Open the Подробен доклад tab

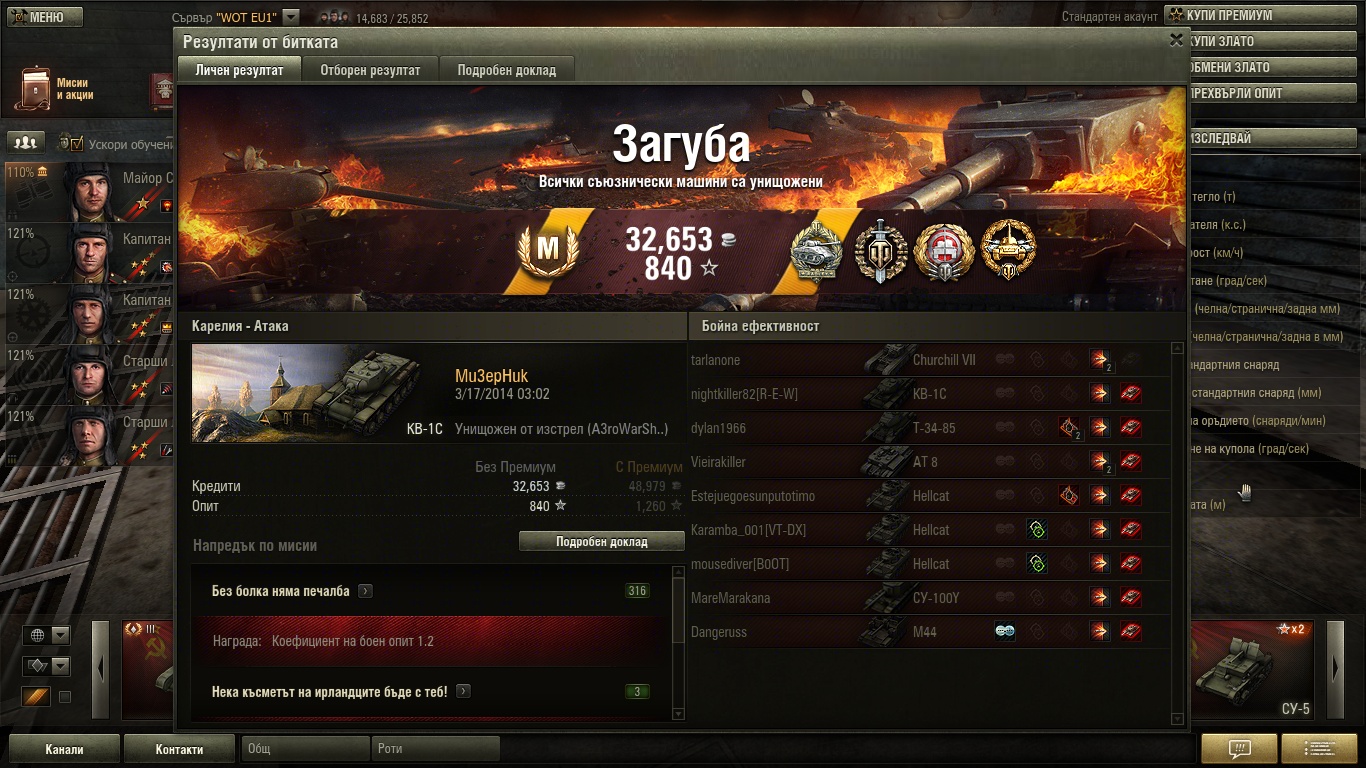[507, 70]
